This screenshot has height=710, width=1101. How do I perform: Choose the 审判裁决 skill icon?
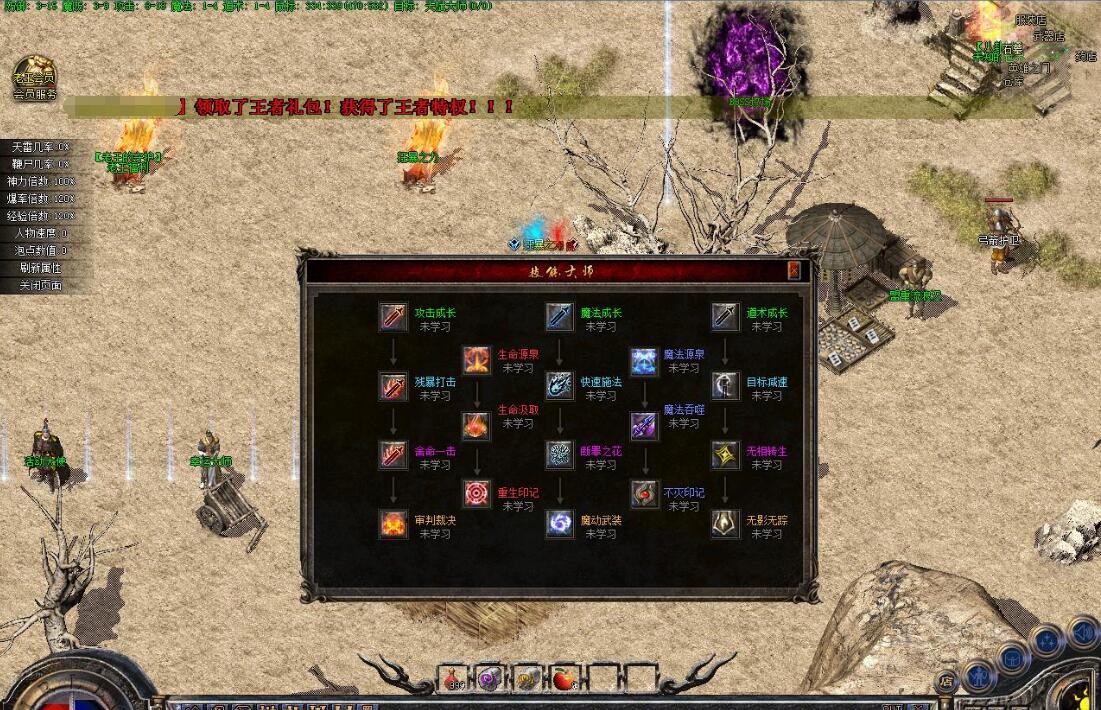[x=393, y=524]
